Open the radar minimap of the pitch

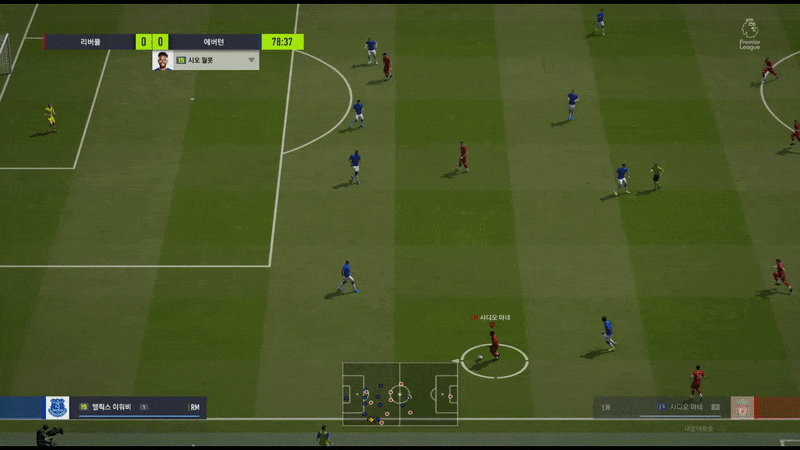point(400,391)
